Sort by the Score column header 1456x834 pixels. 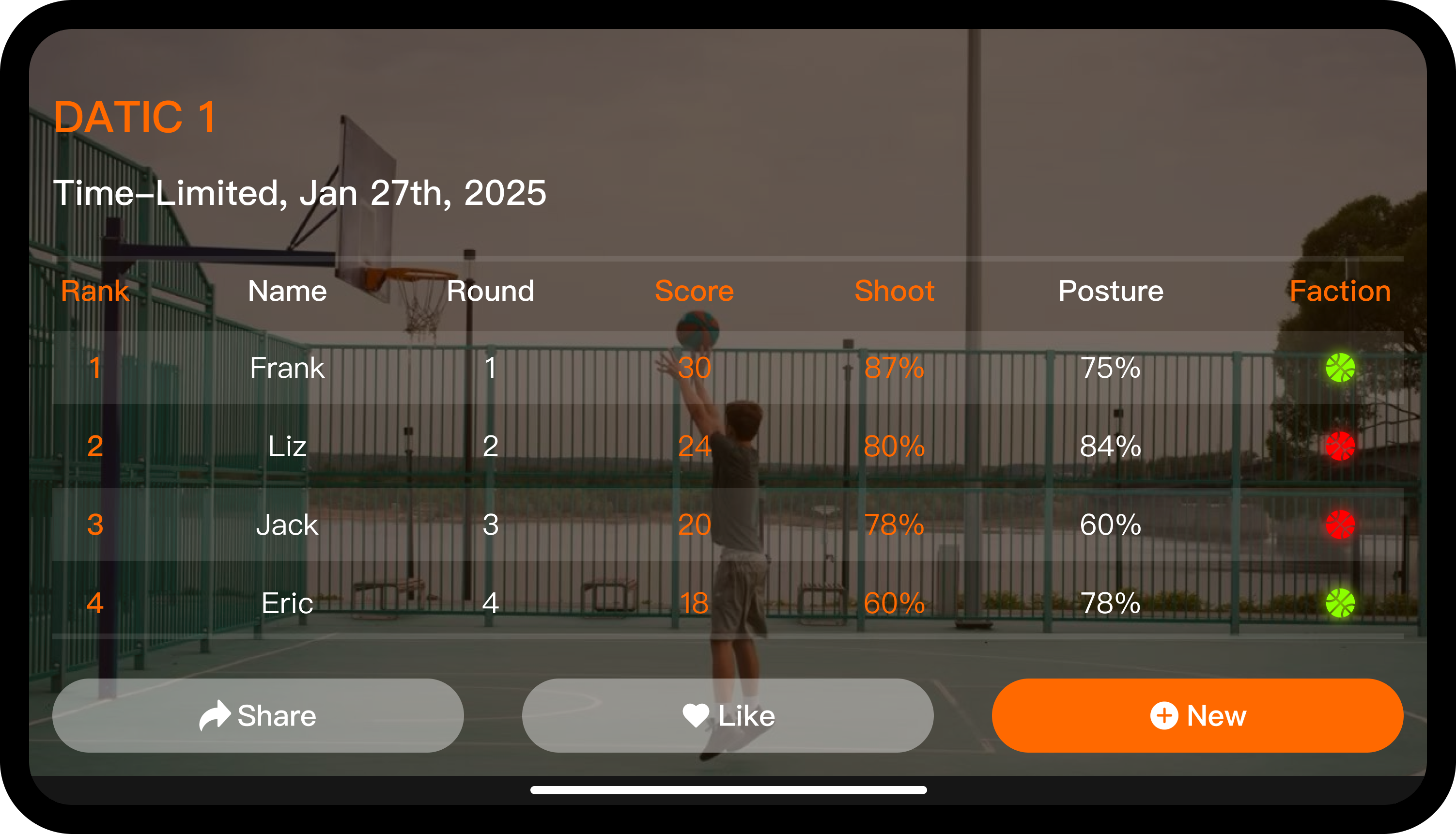pyautogui.click(x=694, y=291)
